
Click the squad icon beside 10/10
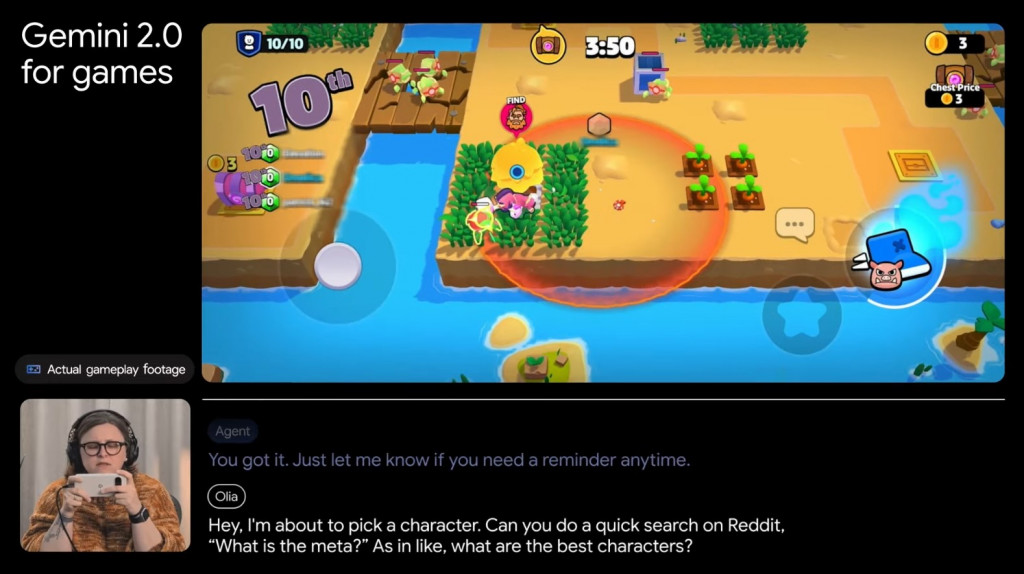[247, 43]
